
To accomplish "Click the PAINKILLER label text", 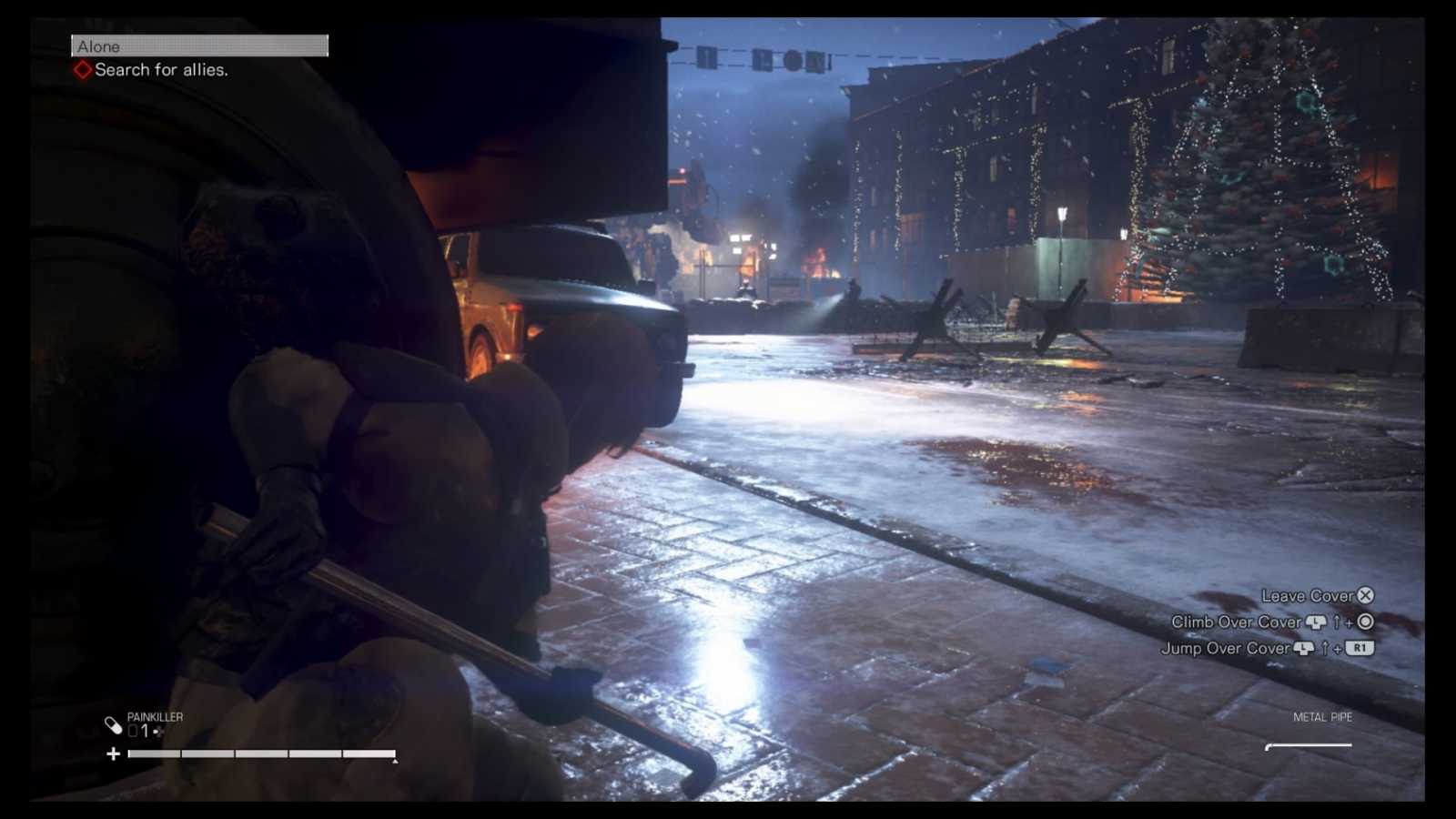I will click(x=155, y=716).
